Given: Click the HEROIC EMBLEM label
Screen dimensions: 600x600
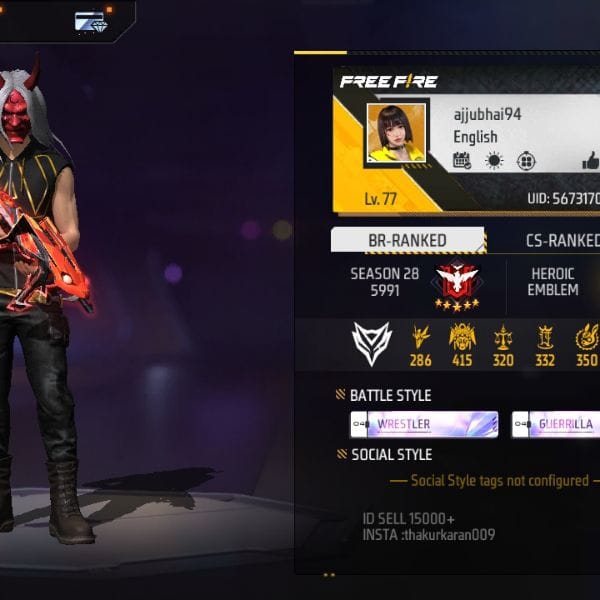Looking at the screenshot, I should tap(553, 281).
